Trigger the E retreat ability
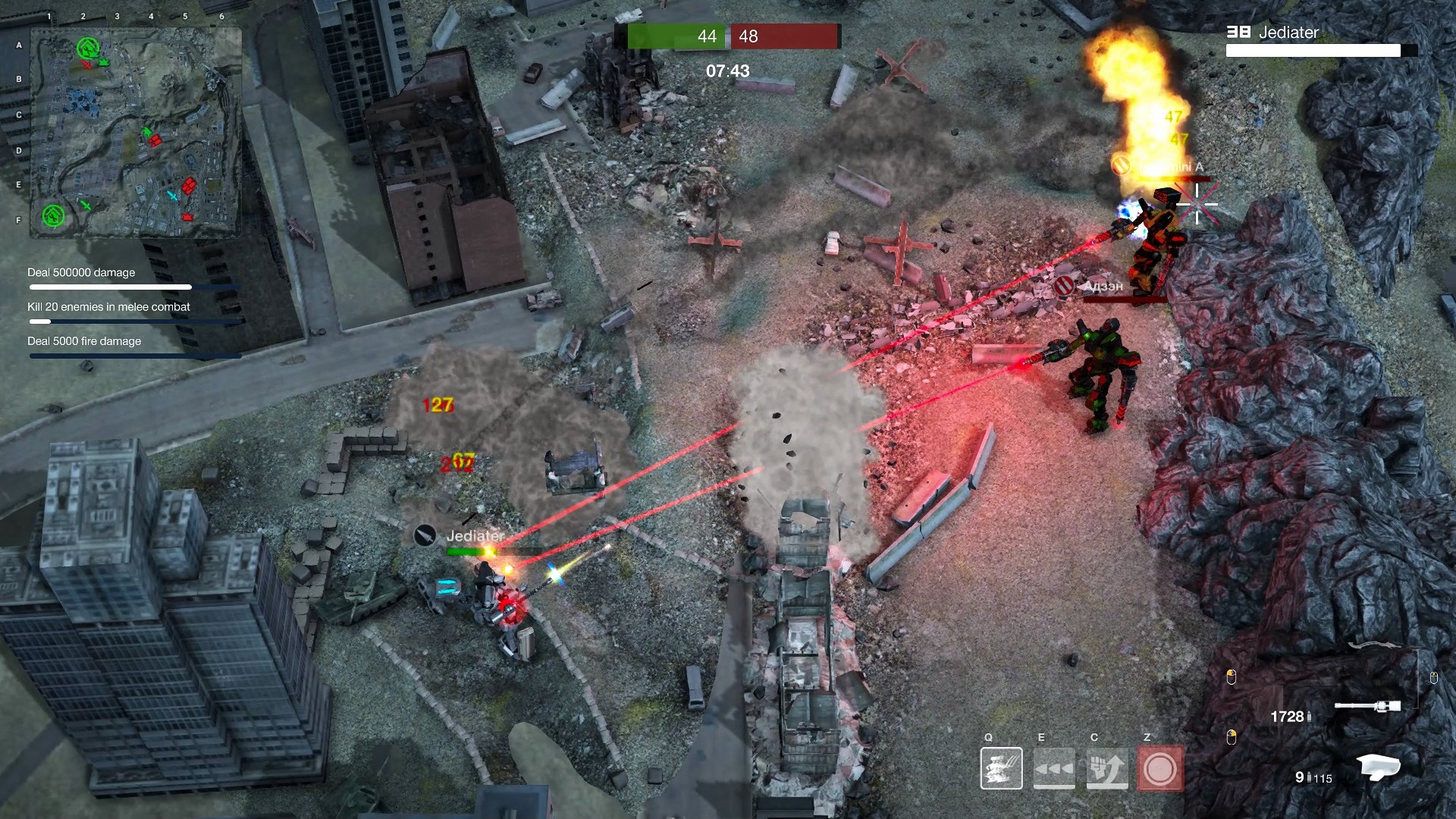This screenshot has width=1456, height=819. tap(1054, 768)
